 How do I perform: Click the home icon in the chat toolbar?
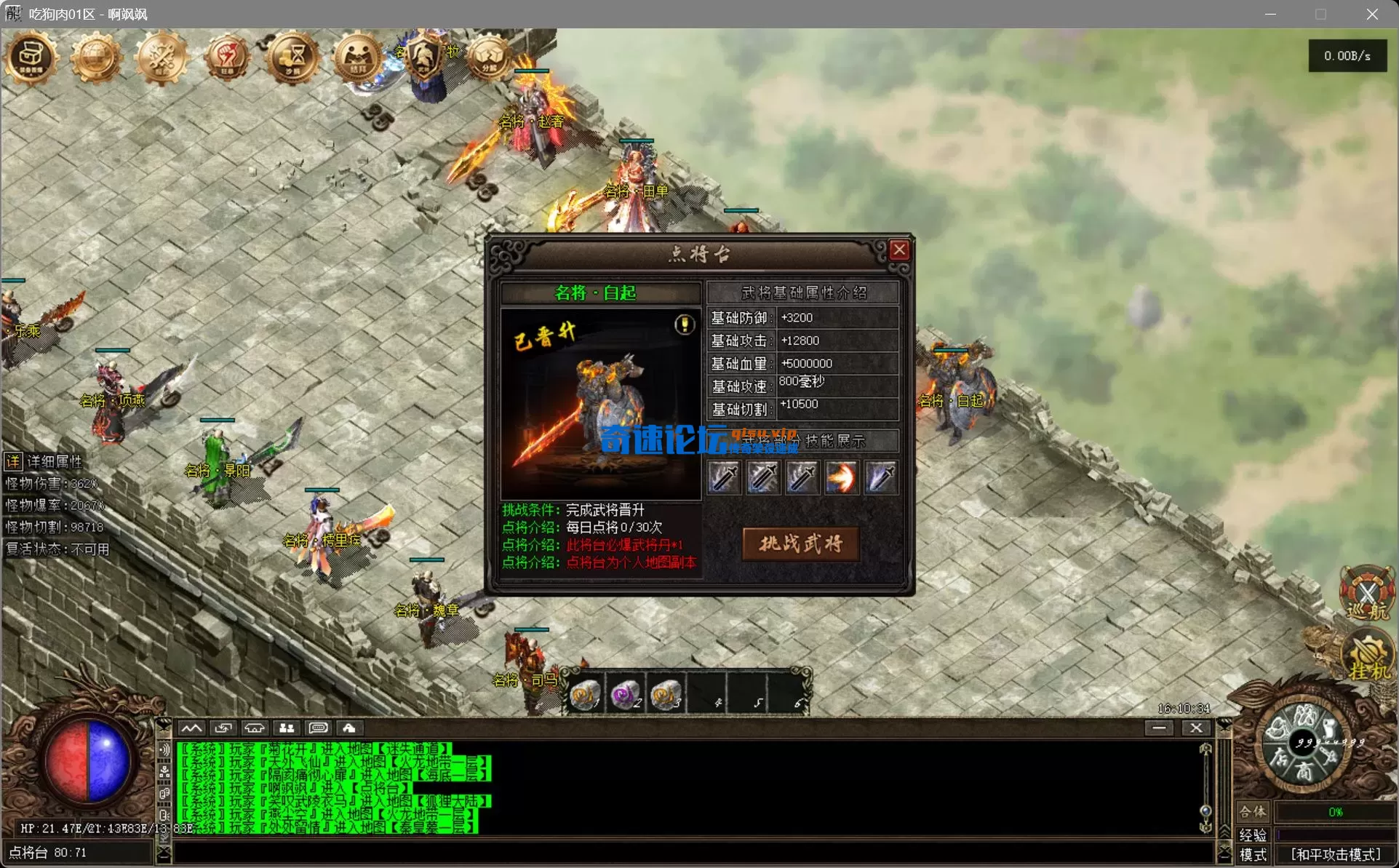[350, 728]
